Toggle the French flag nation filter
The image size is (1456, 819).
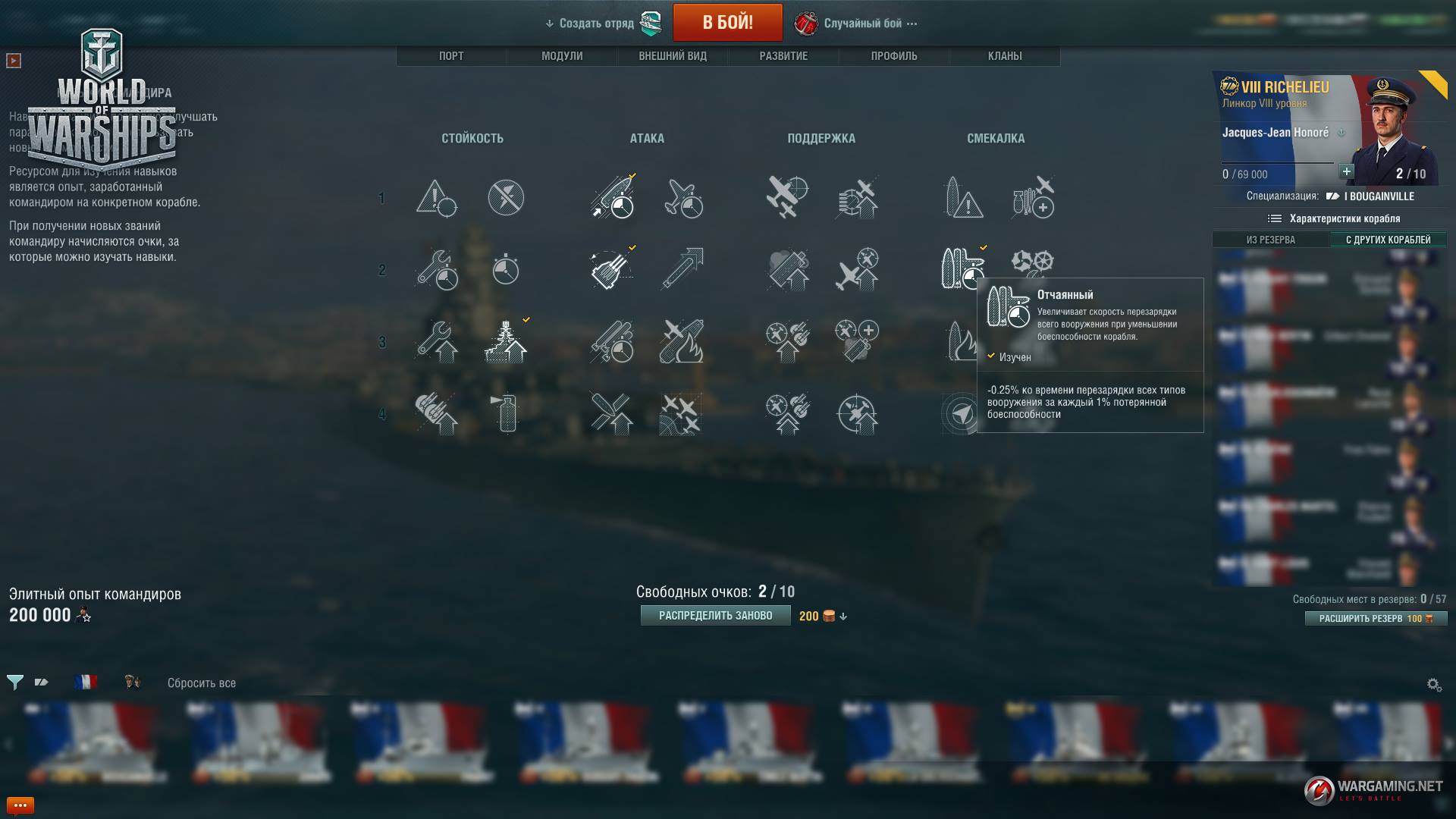[86, 682]
